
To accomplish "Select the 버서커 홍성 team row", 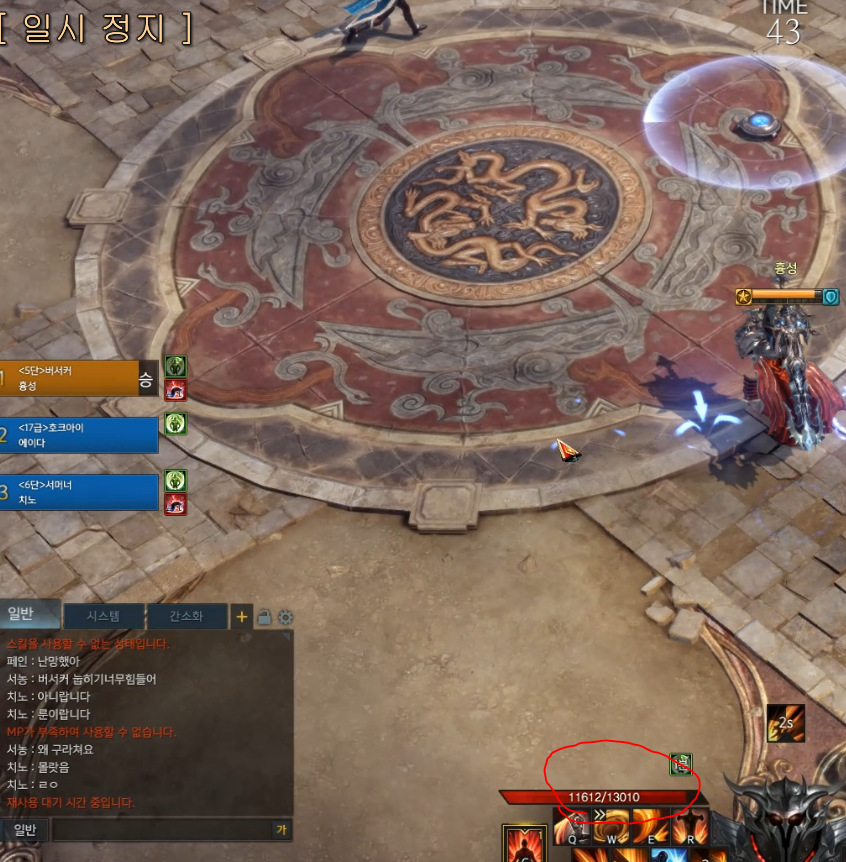I will click(75, 378).
